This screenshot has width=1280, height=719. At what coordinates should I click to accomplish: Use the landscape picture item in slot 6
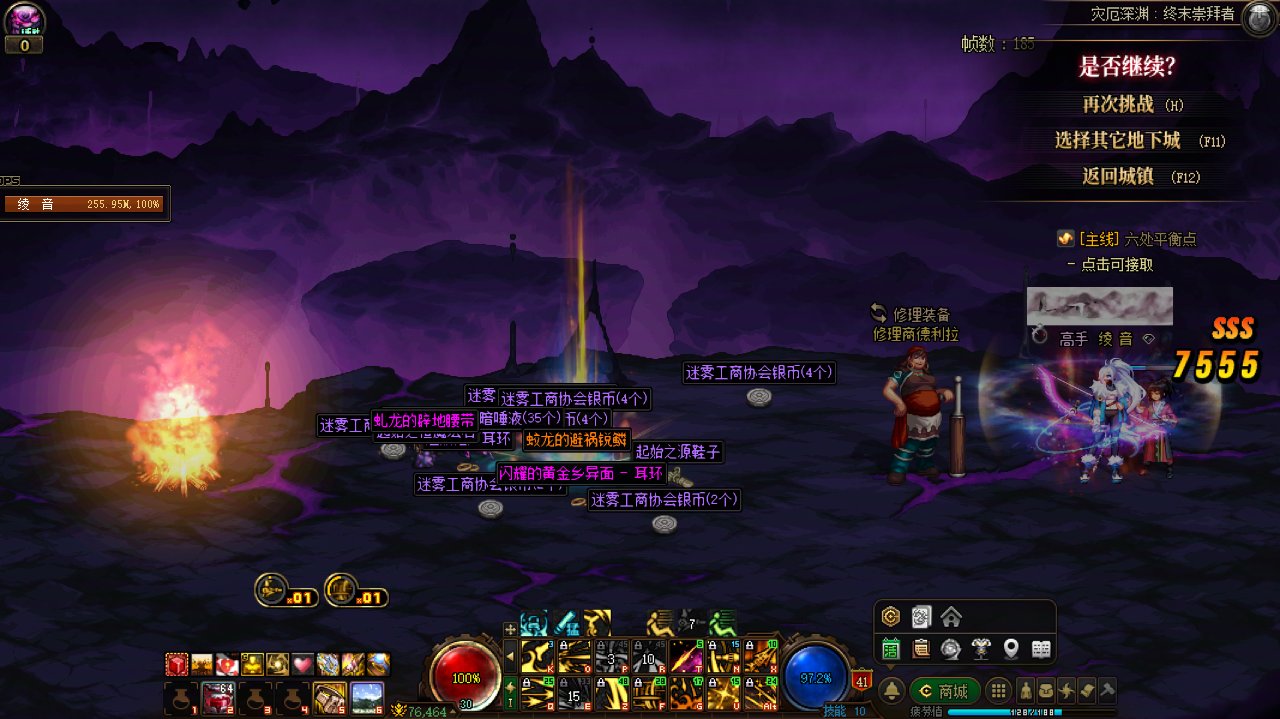(367, 697)
